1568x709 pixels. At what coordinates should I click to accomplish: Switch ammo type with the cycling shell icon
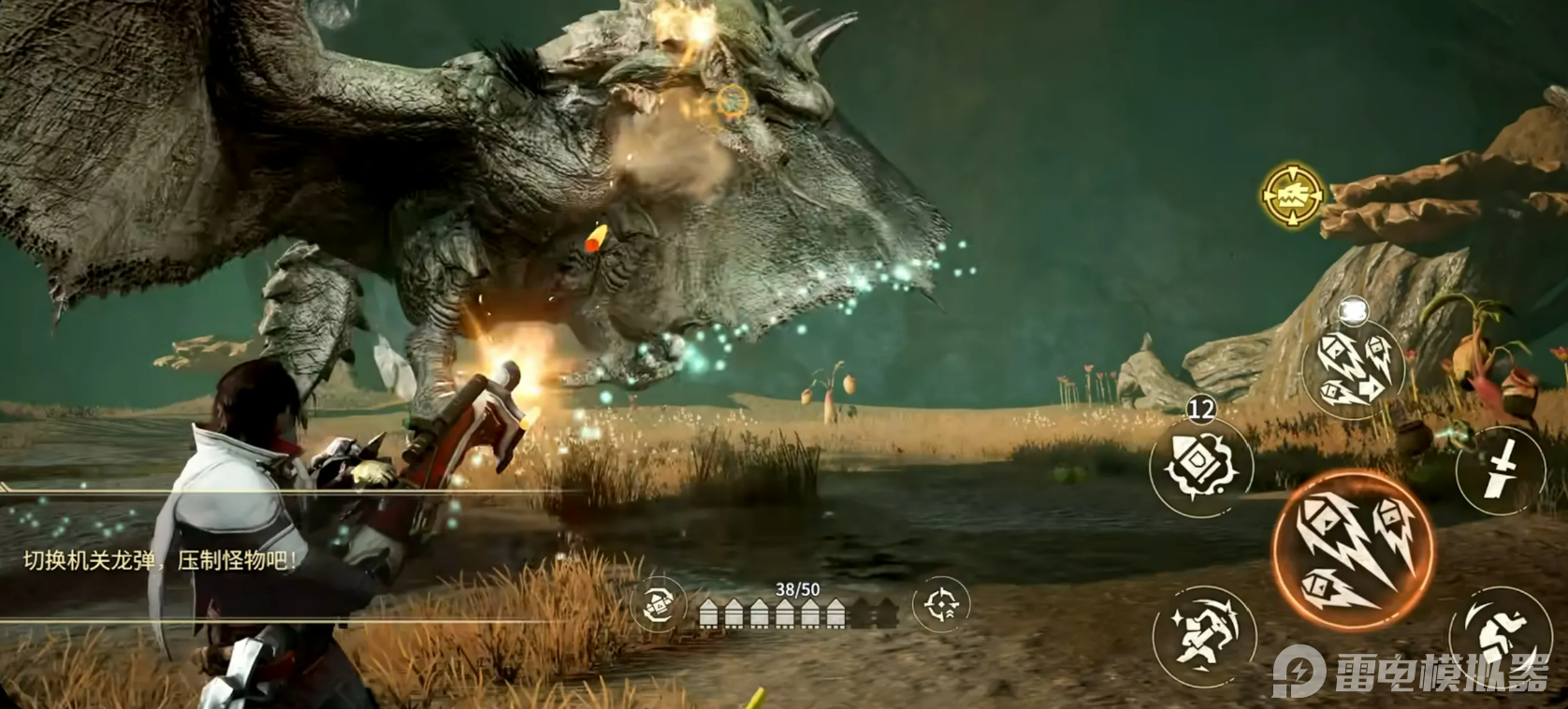click(659, 605)
